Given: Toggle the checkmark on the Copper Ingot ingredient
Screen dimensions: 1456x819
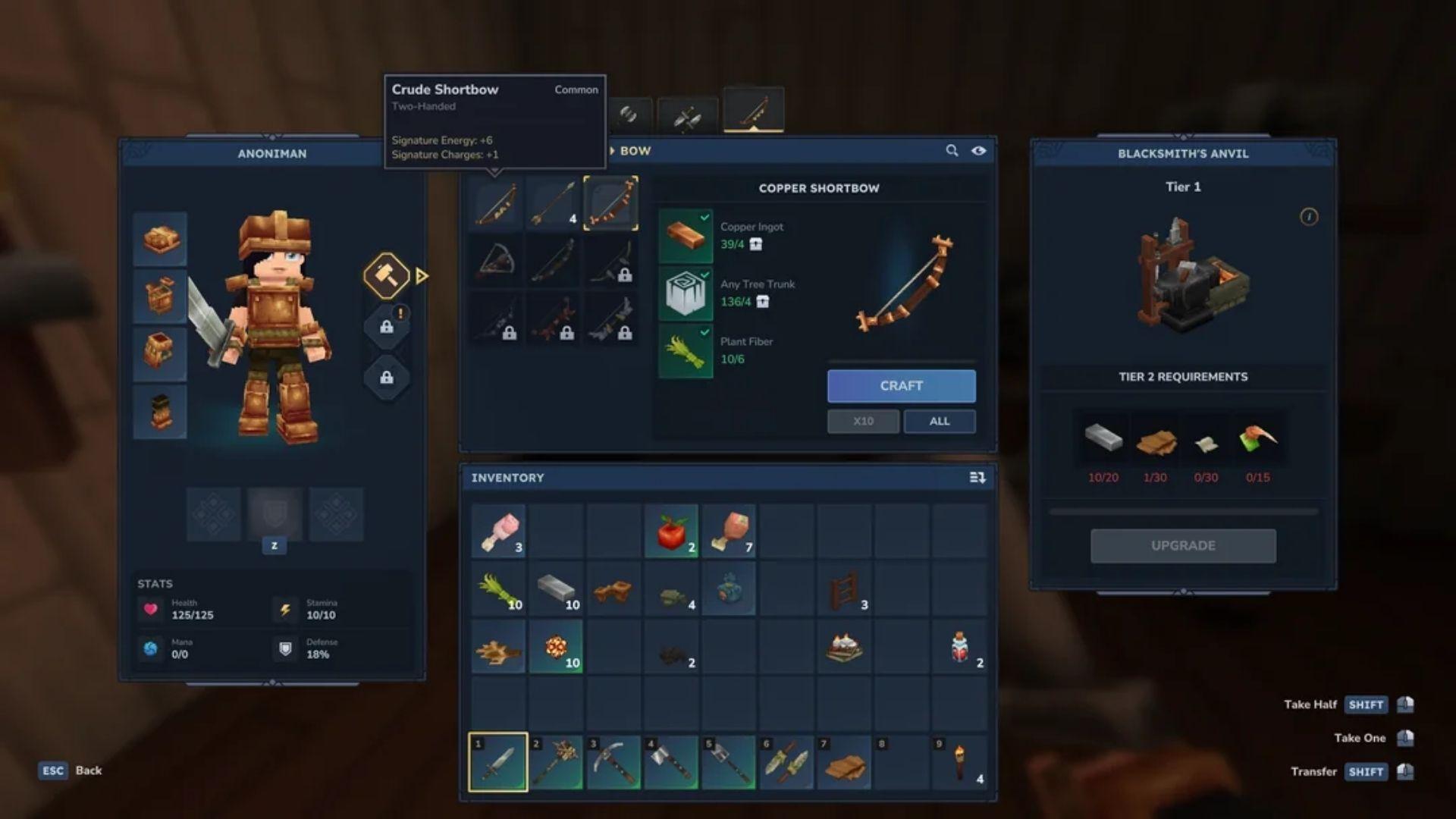Looking at the screenshot, I should click(x=704, y=218).
